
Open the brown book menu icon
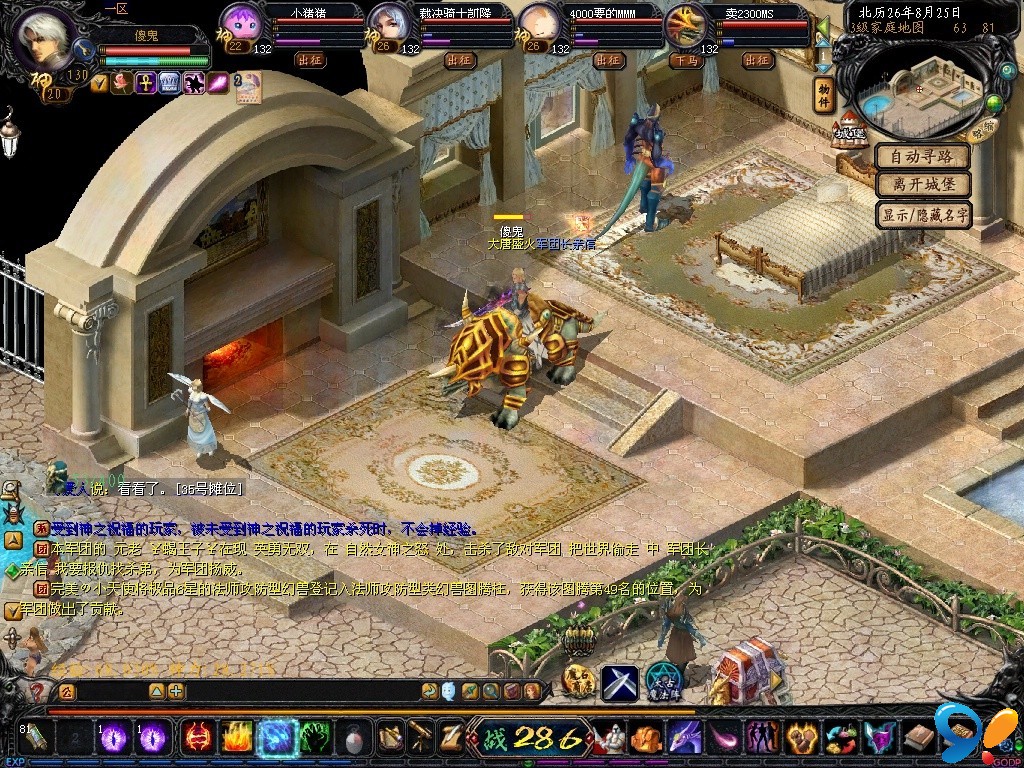[919, 738]
